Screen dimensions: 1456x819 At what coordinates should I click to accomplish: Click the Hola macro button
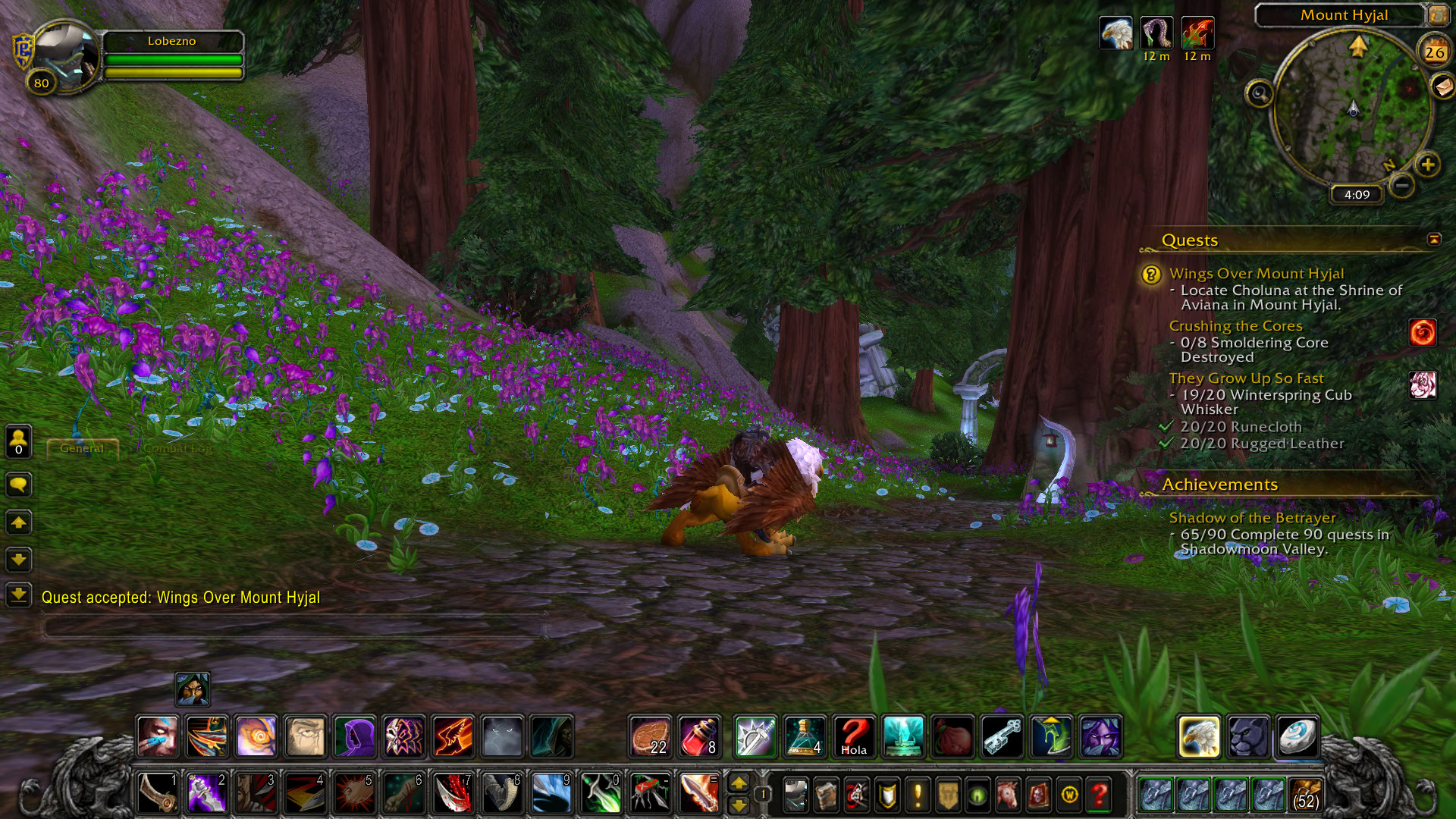coord(854,736)
